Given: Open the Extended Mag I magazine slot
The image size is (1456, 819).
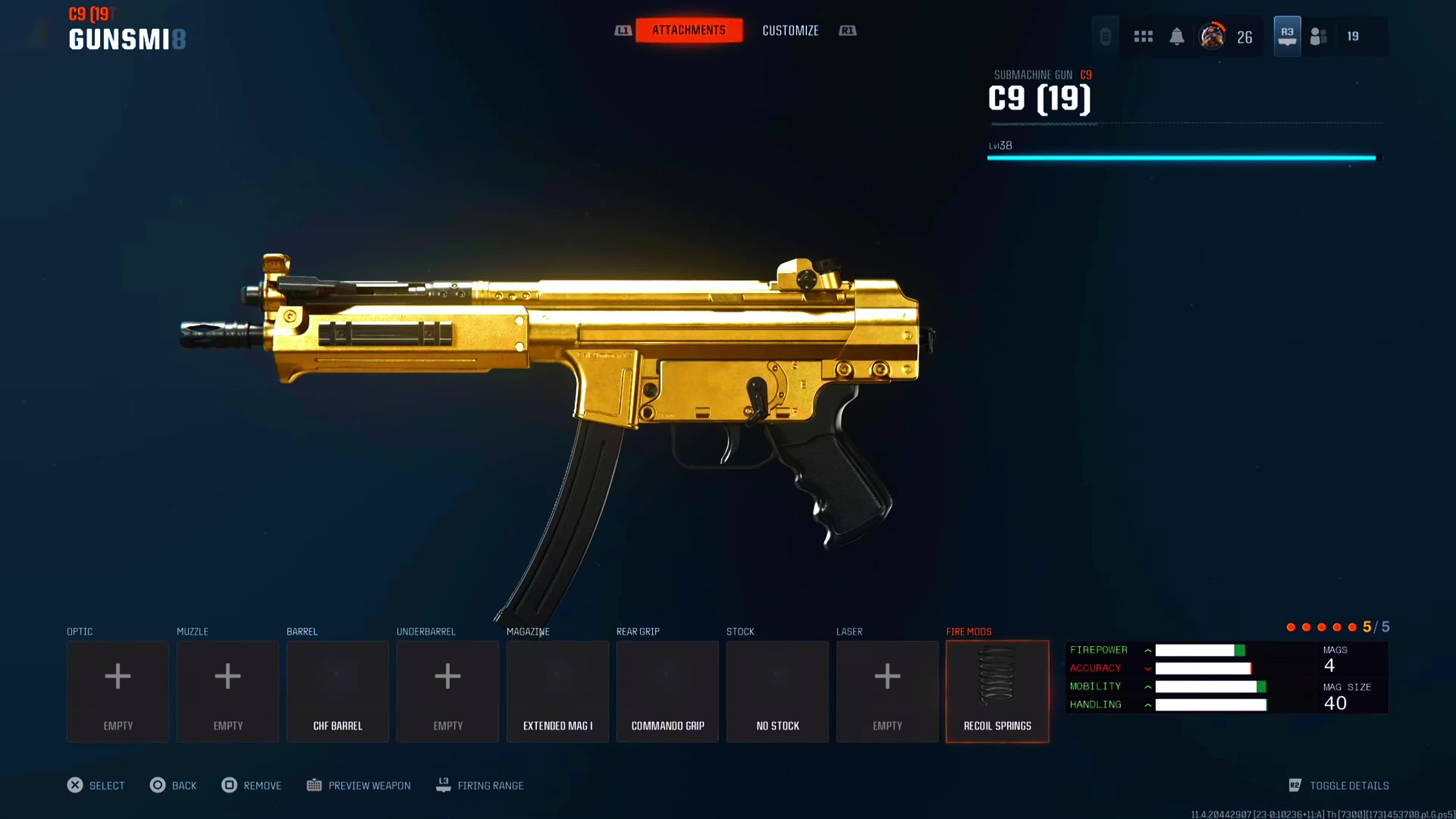Looking at the screenshot, I should click(x=557, y=691).
